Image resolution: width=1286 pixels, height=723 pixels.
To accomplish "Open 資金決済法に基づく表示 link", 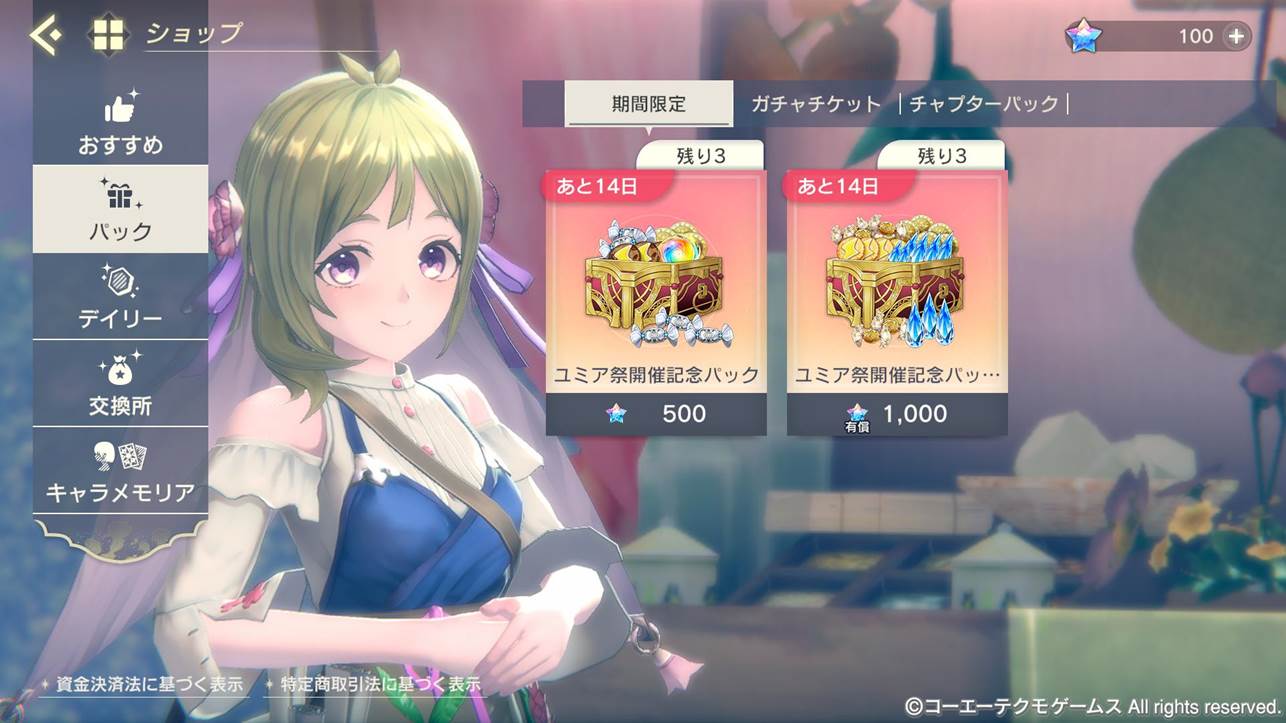I will point(142,685).
